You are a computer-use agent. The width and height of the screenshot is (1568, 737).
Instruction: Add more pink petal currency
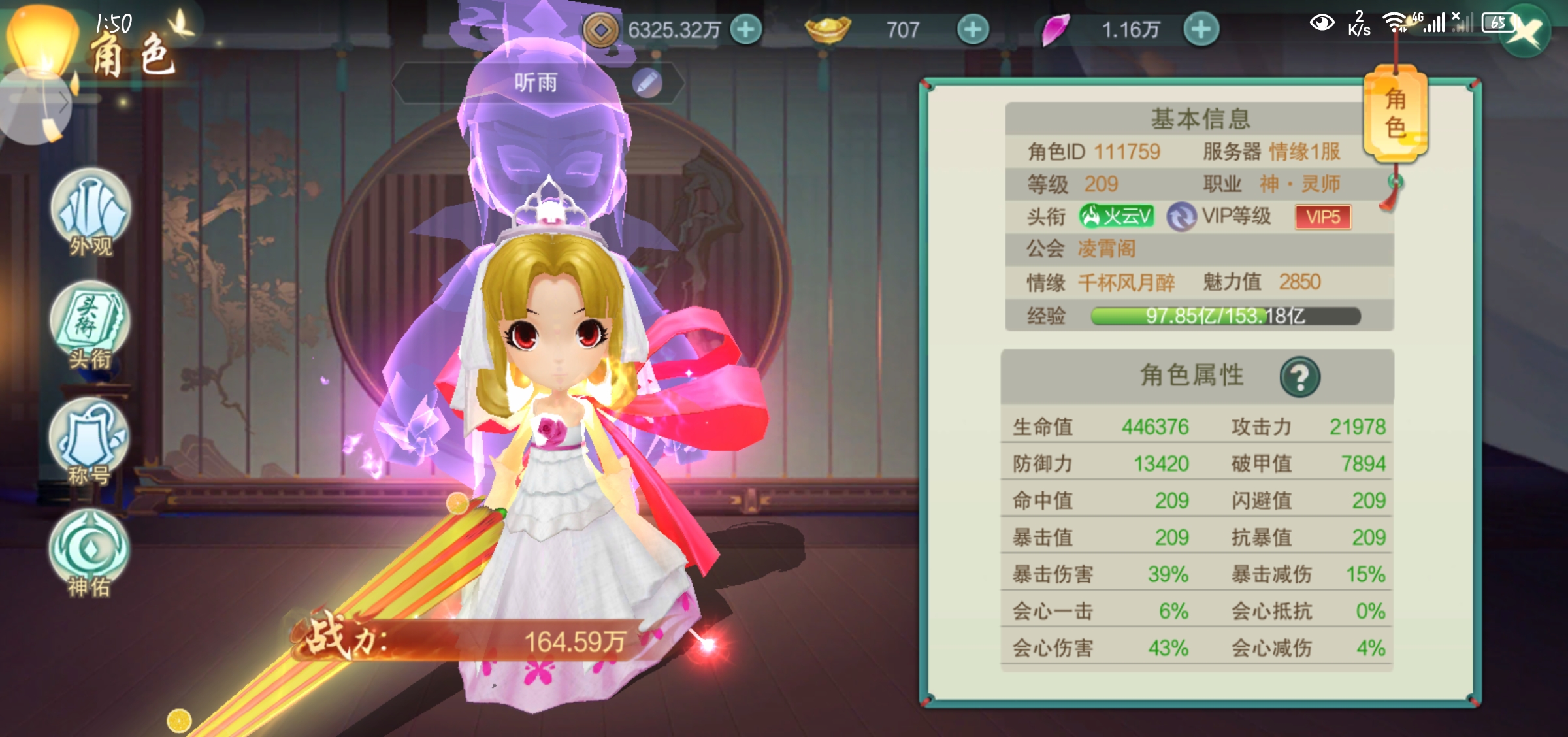pyautogui.click(x=1201, y=30)
